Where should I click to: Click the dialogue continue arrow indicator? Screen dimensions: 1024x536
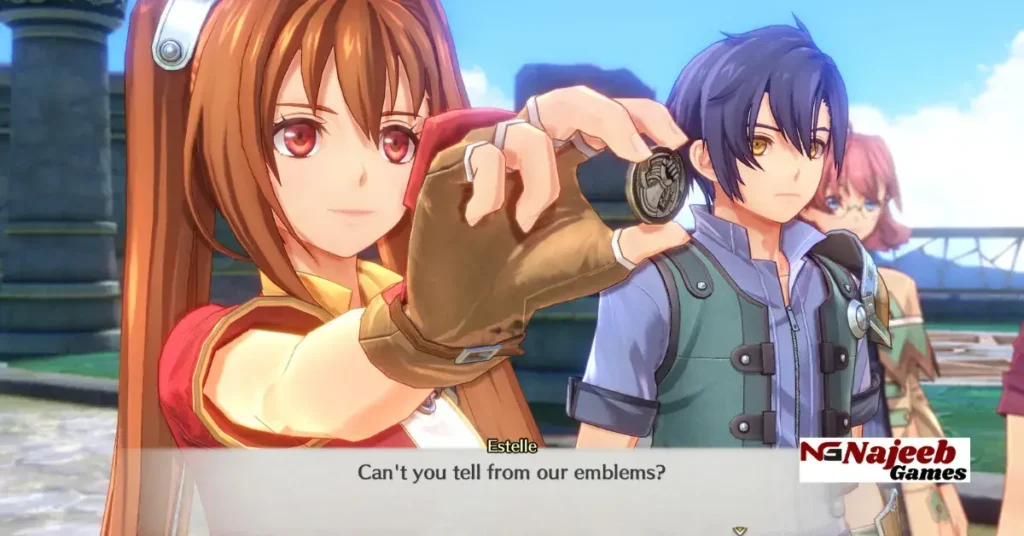pyautogui.click(x=739, y=530)
